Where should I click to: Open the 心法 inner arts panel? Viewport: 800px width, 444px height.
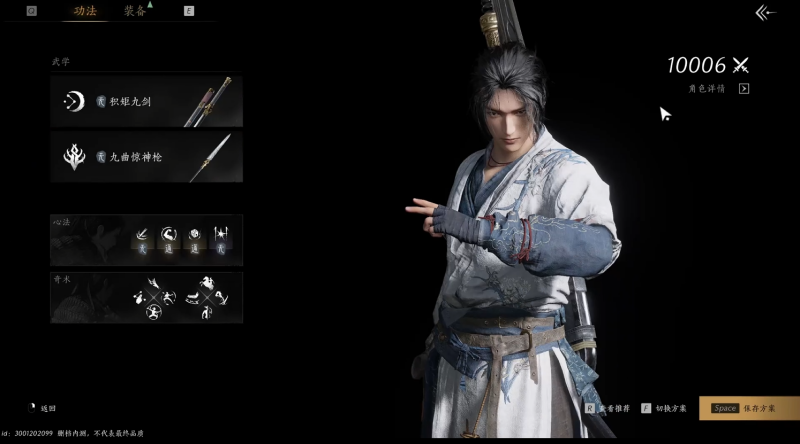pyautogui.click(x=146, y=239)
